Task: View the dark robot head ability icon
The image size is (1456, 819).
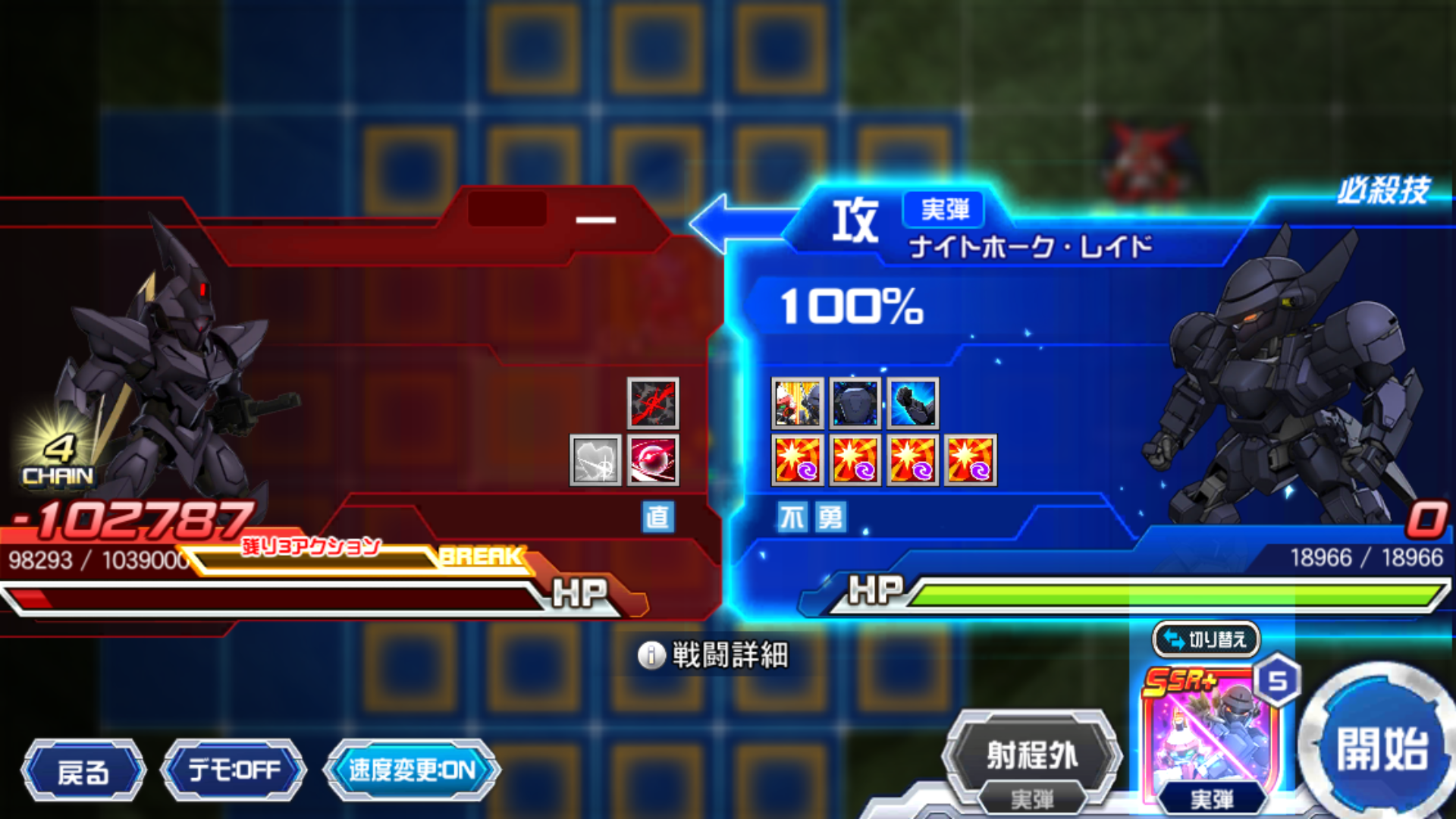Action: (x=855, y=403)
